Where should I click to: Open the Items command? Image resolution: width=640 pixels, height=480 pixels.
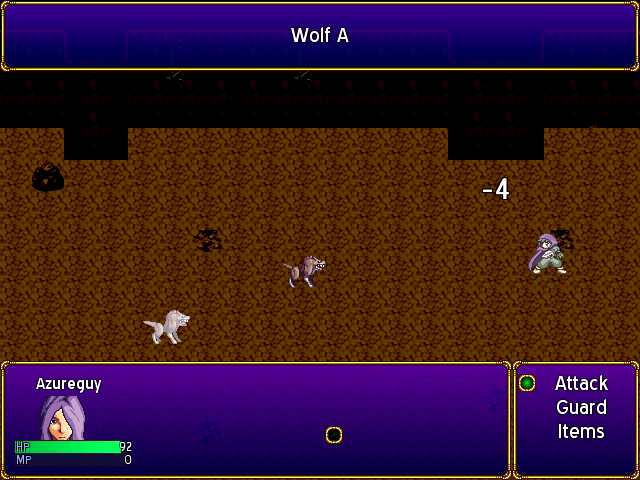[581, 431]
